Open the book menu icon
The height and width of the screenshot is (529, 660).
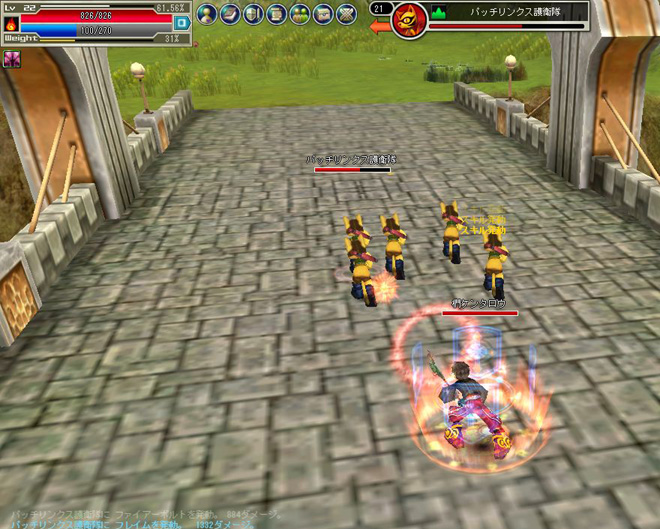(253, 14)
